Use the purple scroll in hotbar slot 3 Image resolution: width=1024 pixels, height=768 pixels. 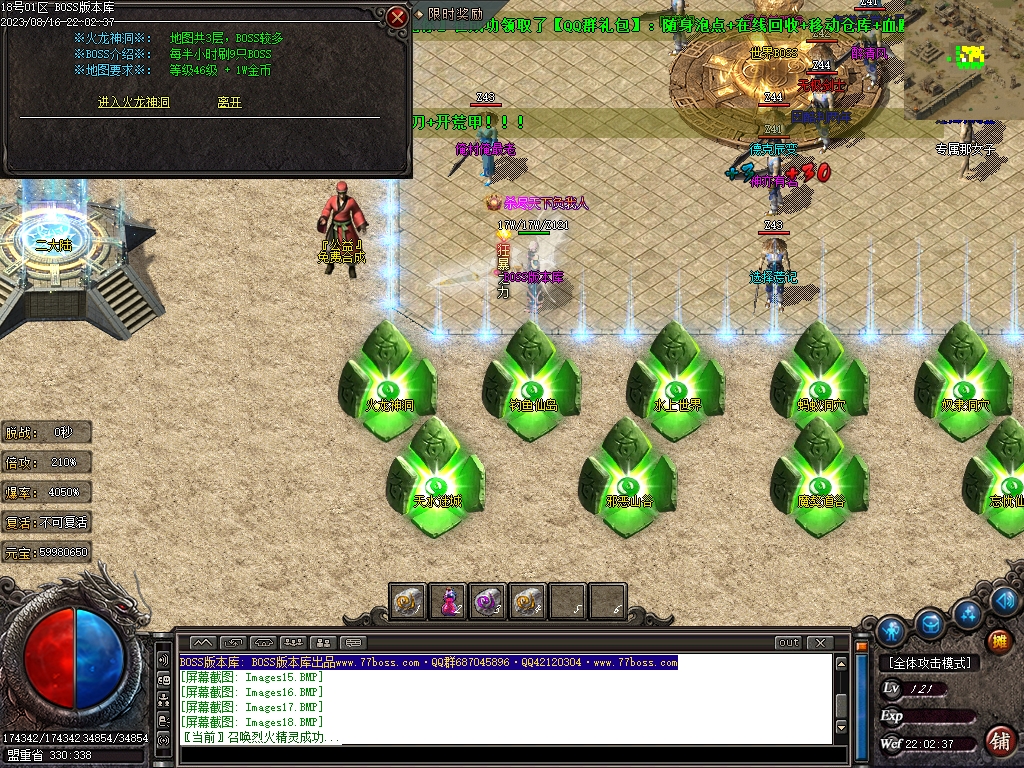487,601
